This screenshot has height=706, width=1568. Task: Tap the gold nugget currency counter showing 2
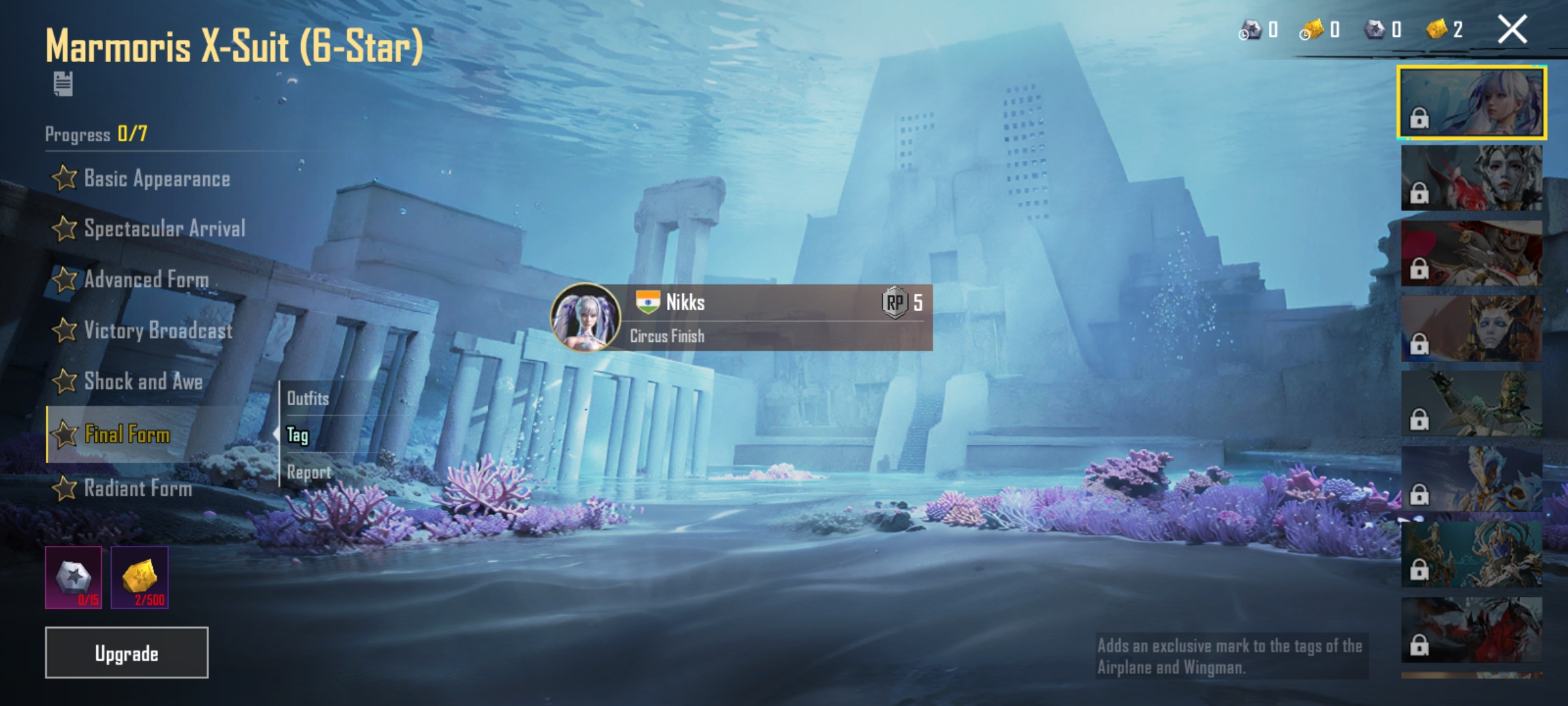click(1445, 30)
